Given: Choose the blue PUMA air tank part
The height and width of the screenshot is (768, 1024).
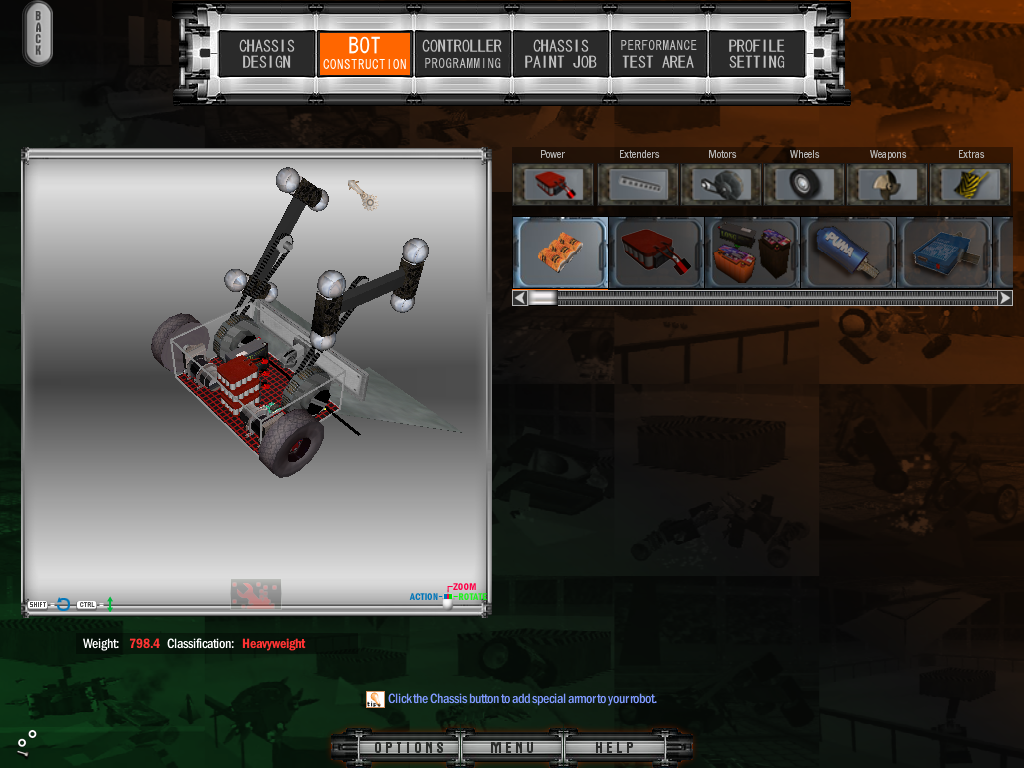Looking at the screenshot, I should 848,252.
